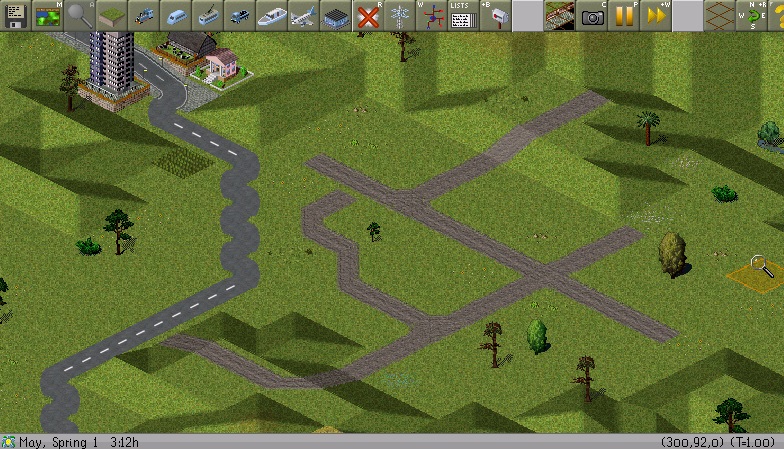Activate the red X removal tool
This screenshot has width=784, height=449.
(367, 15)
